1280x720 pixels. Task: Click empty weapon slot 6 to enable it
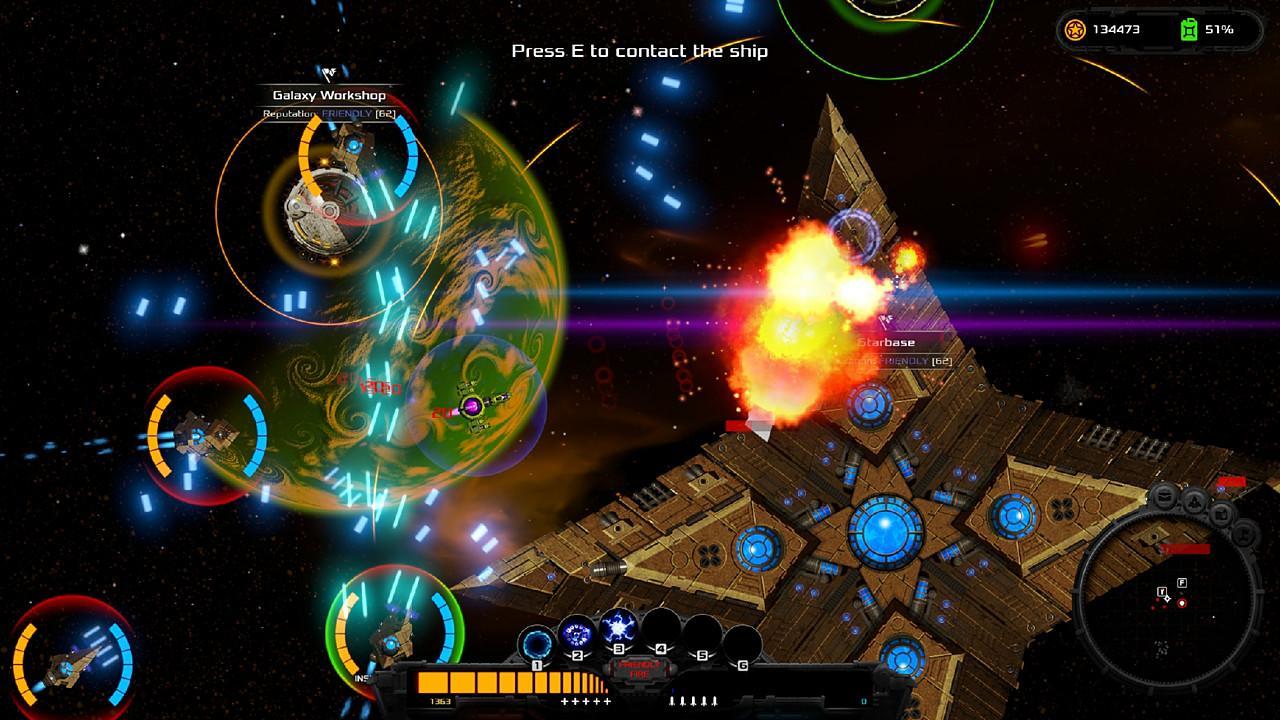click(743, 642)
